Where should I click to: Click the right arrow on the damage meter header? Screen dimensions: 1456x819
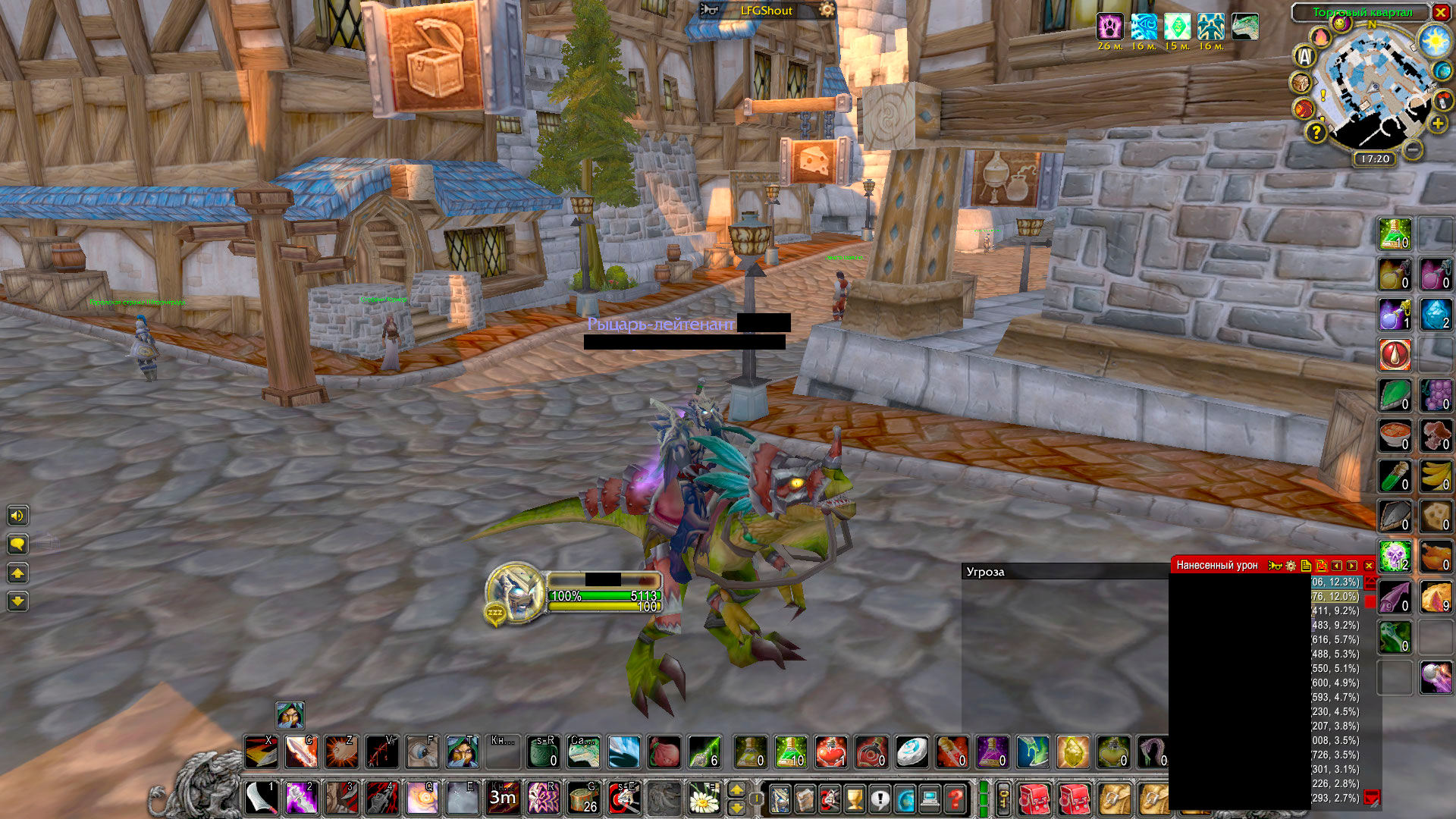[x=1351, y=566]
